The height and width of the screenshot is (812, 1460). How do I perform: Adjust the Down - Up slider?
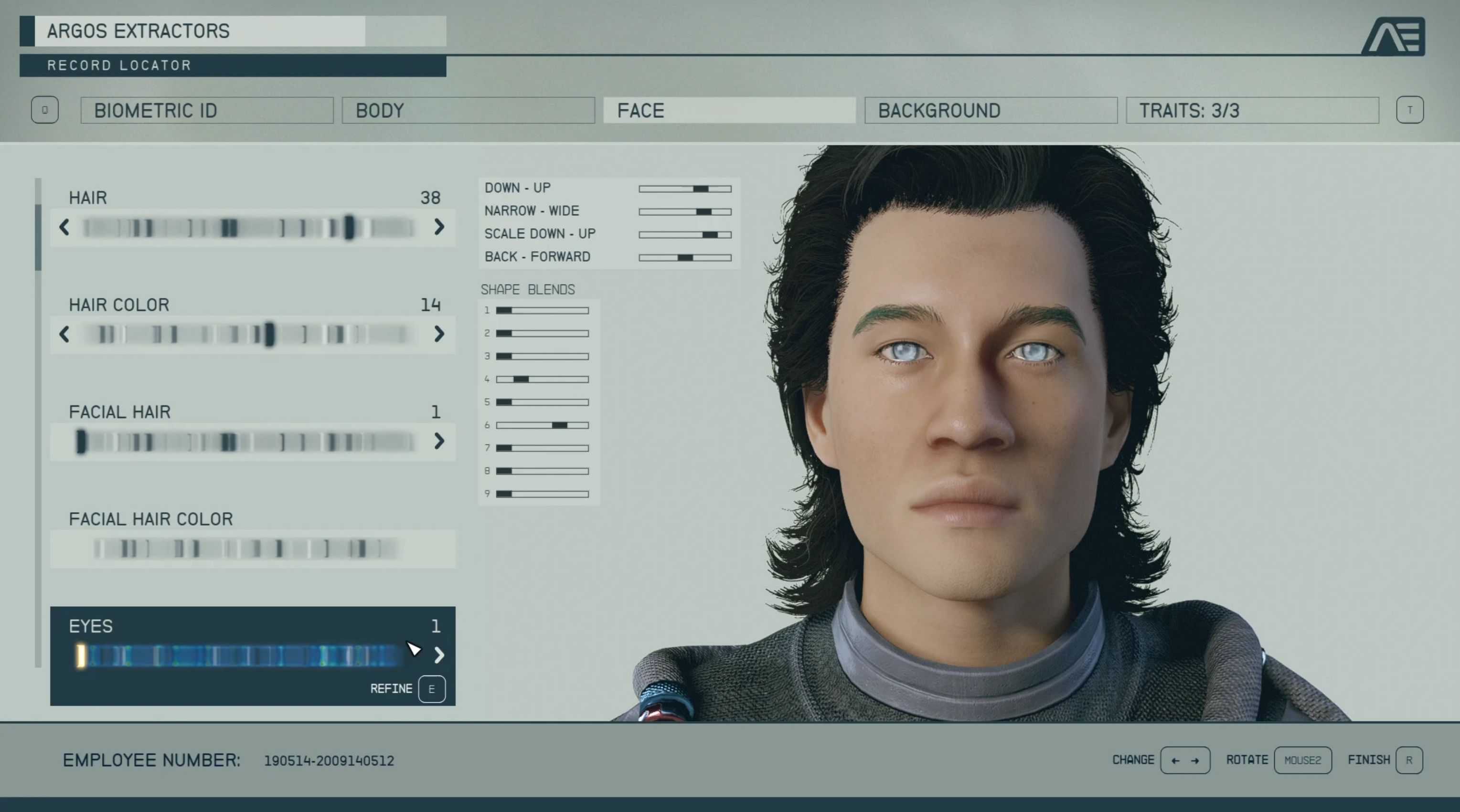pyautogui.click(x=685, y=189)
